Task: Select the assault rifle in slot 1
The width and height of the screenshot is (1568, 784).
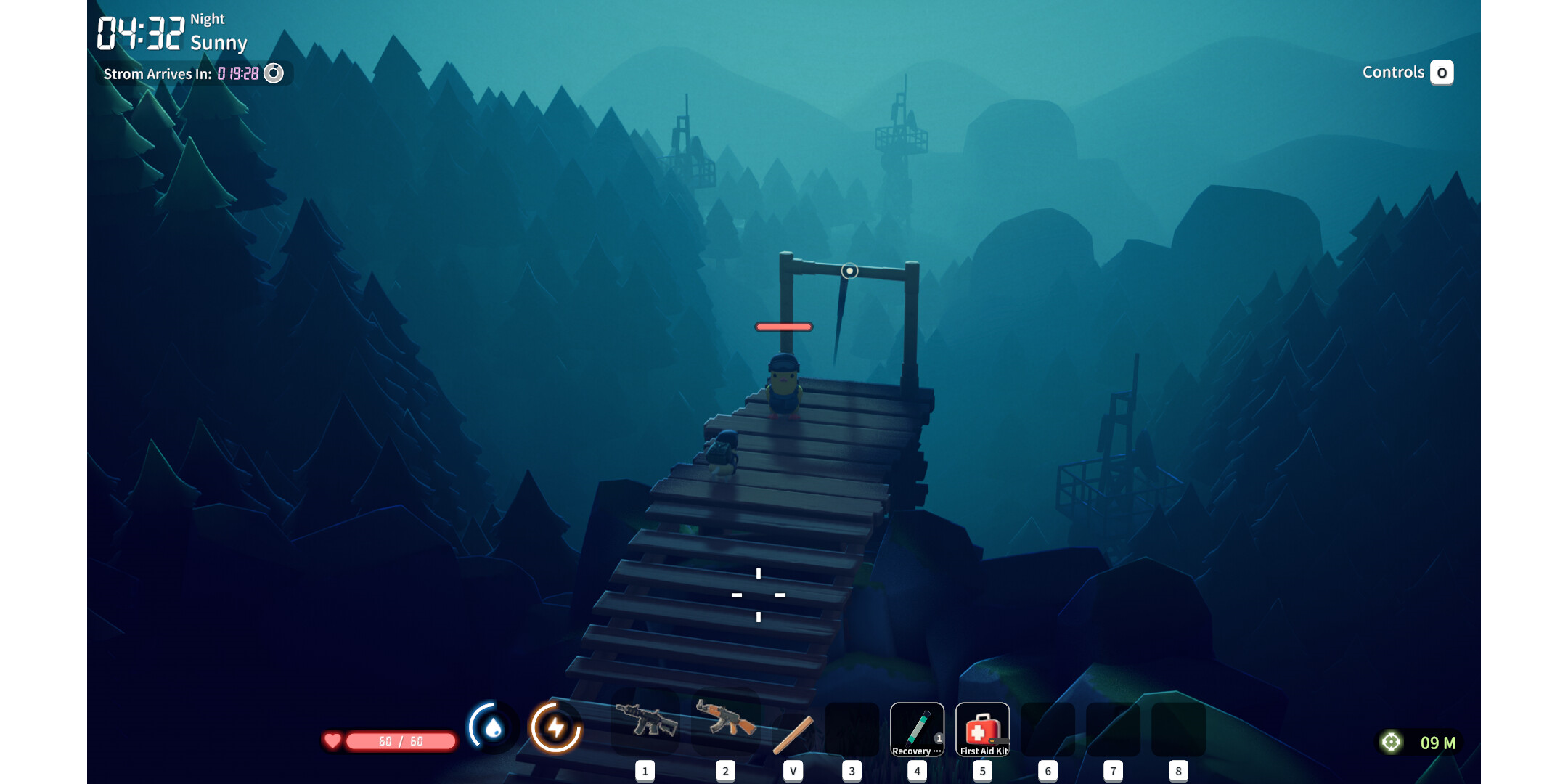Action: coord(646,721)
